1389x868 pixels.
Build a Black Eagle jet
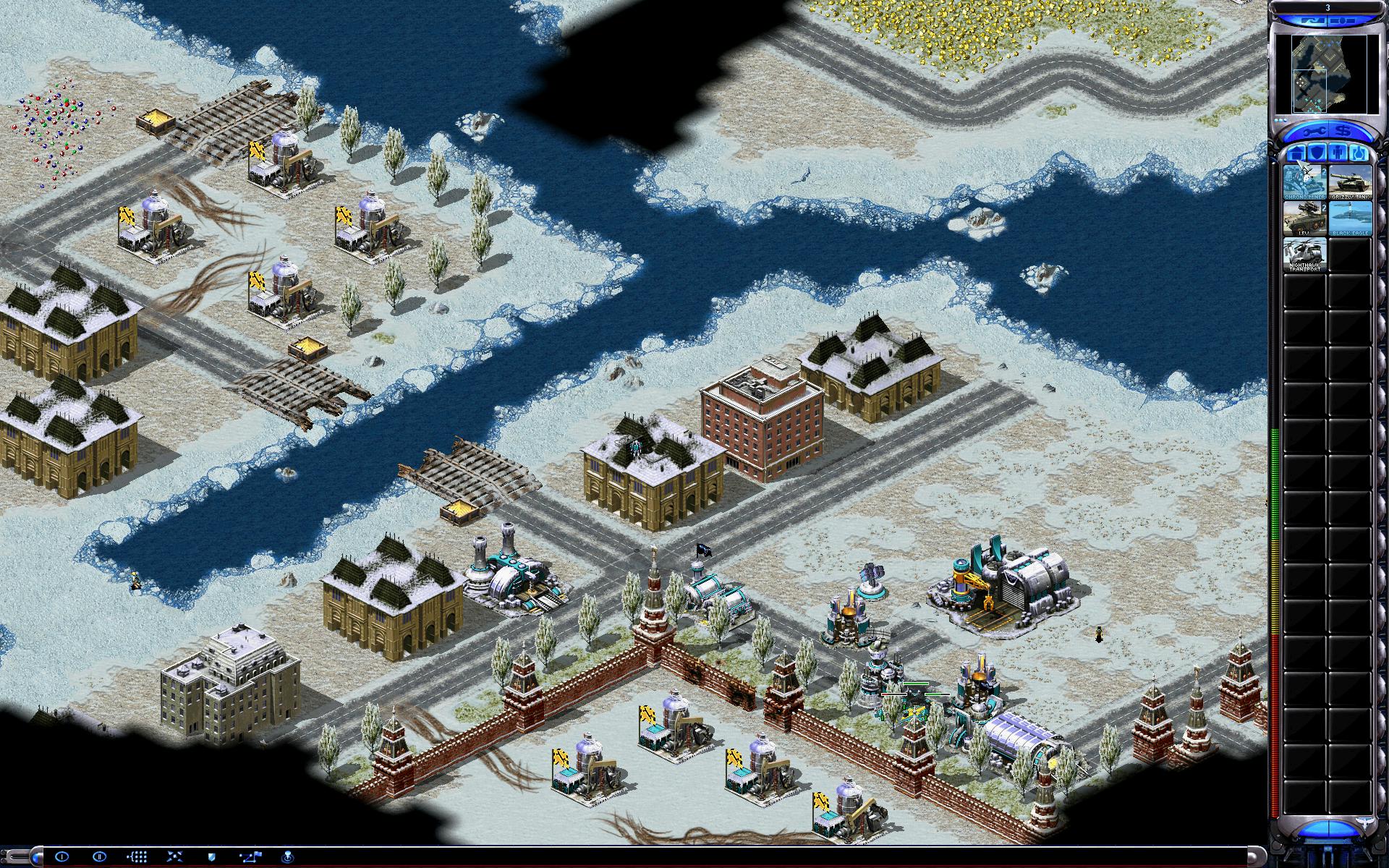click(x=1349, y=218)
